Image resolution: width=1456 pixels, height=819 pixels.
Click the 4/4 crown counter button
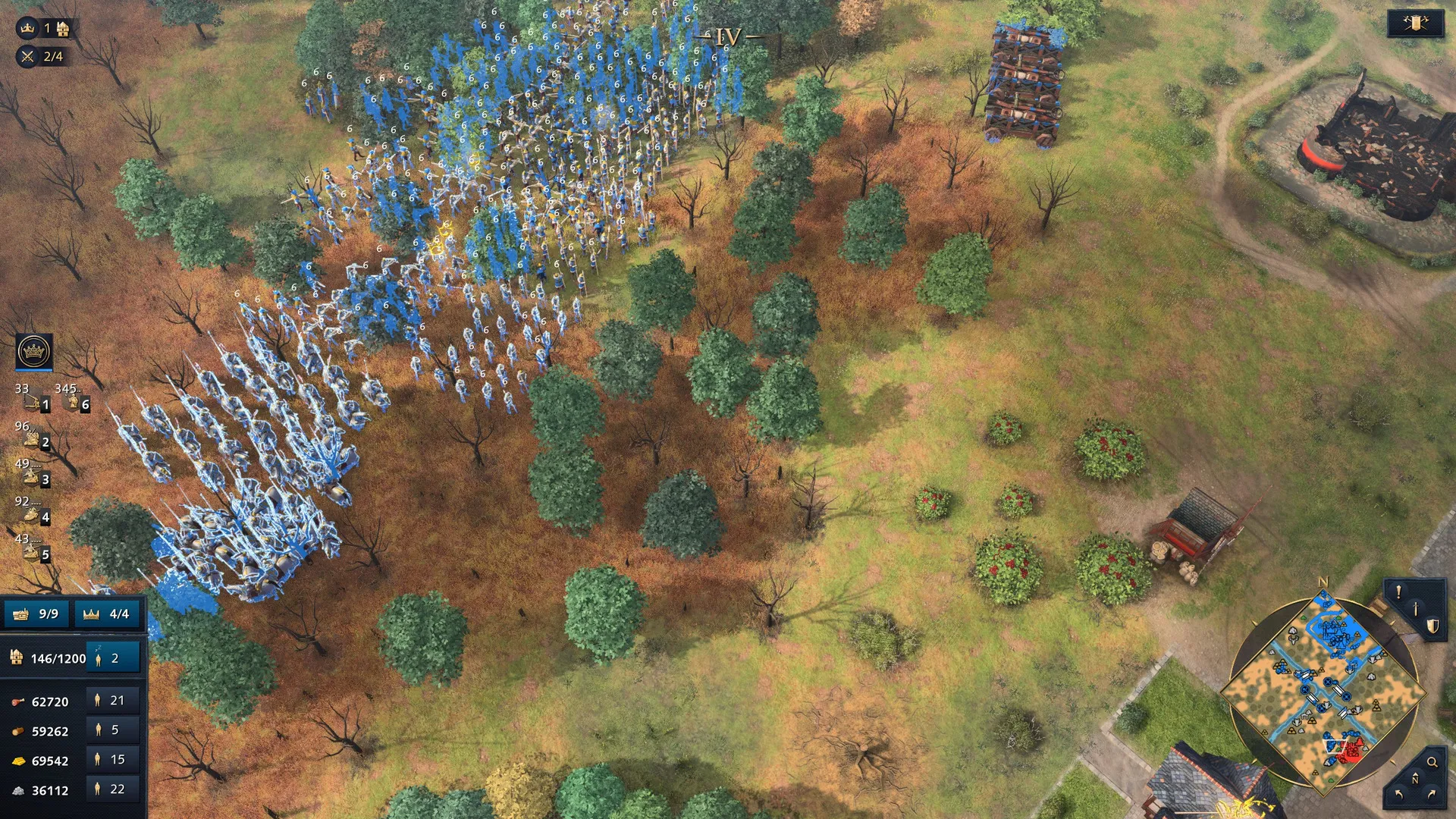coord(108,613)
